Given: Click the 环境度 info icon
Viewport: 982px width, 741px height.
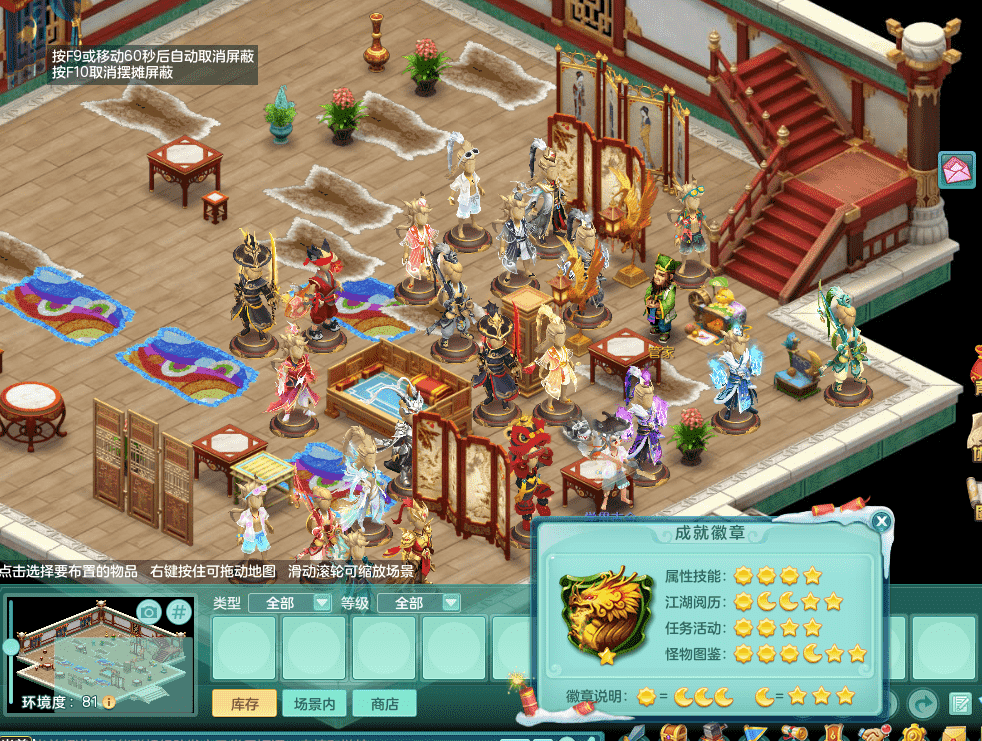Looking at the screenshot, I should tap(109, 702).
